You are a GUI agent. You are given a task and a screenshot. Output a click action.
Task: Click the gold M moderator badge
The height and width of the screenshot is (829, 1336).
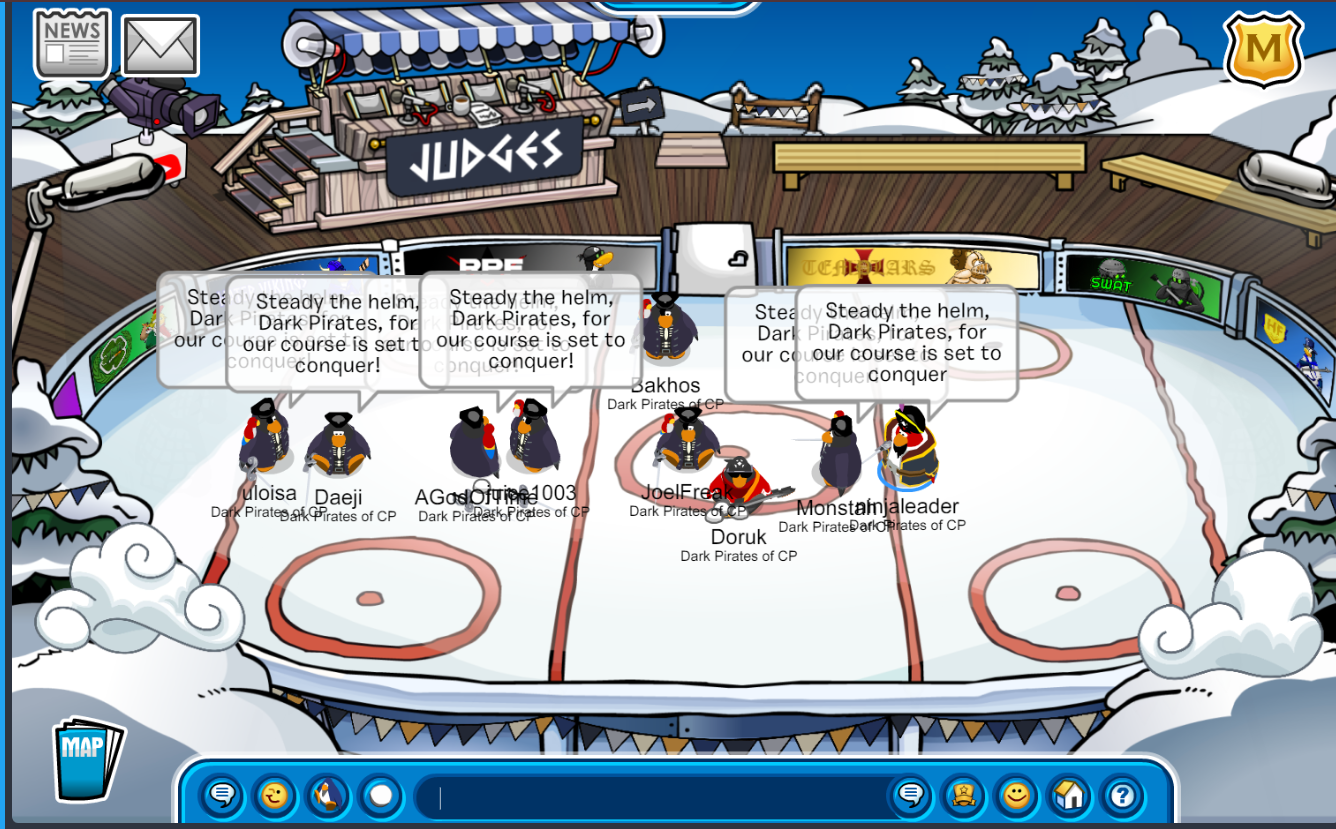[1263, 49]
